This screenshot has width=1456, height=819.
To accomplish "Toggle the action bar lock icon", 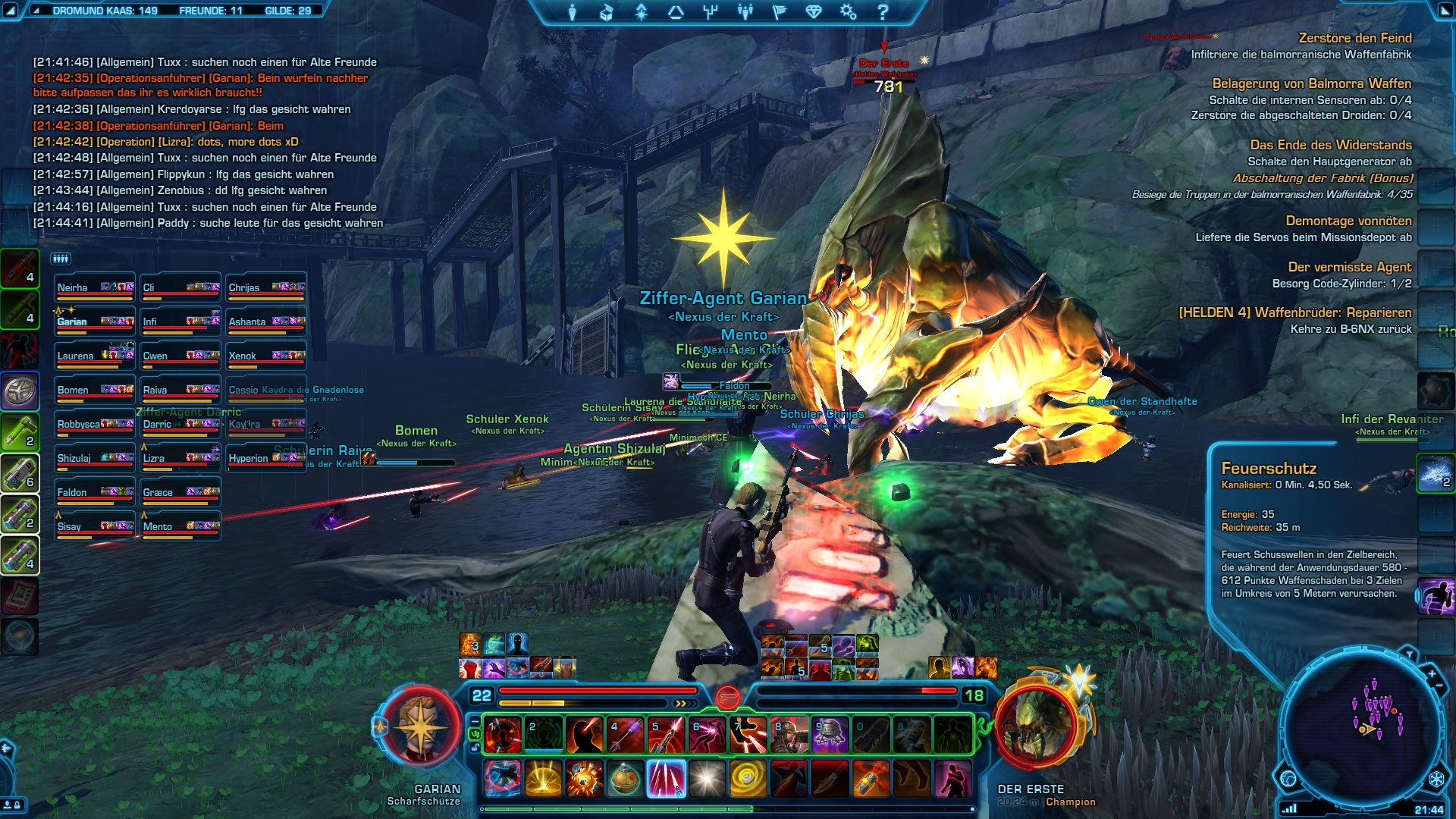I will pos(475,748).
